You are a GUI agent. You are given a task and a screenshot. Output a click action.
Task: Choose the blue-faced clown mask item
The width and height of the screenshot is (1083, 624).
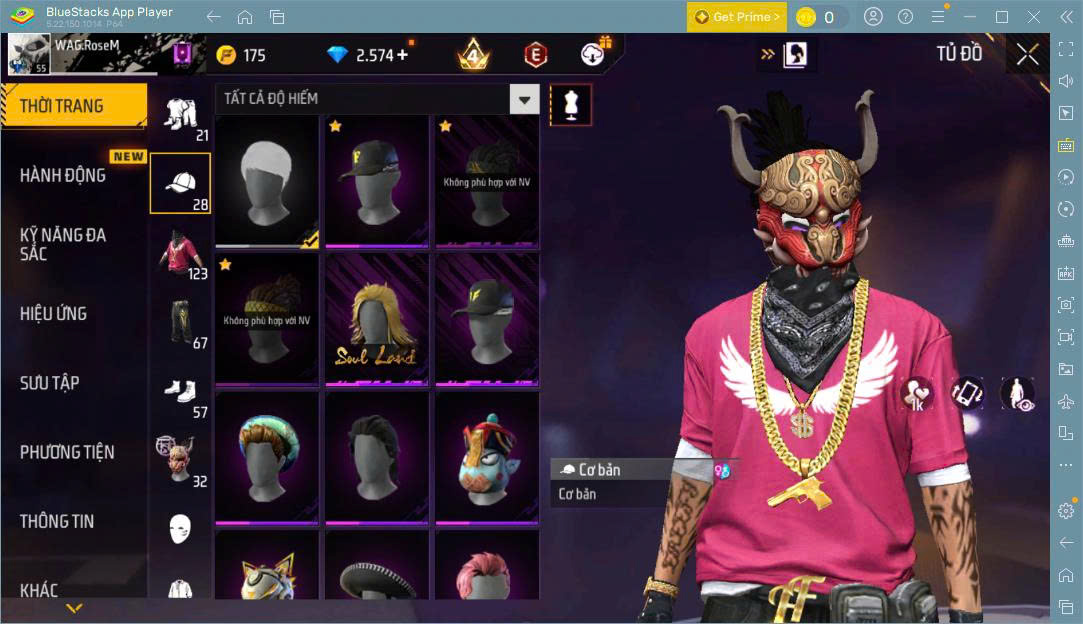pos(487,456)
